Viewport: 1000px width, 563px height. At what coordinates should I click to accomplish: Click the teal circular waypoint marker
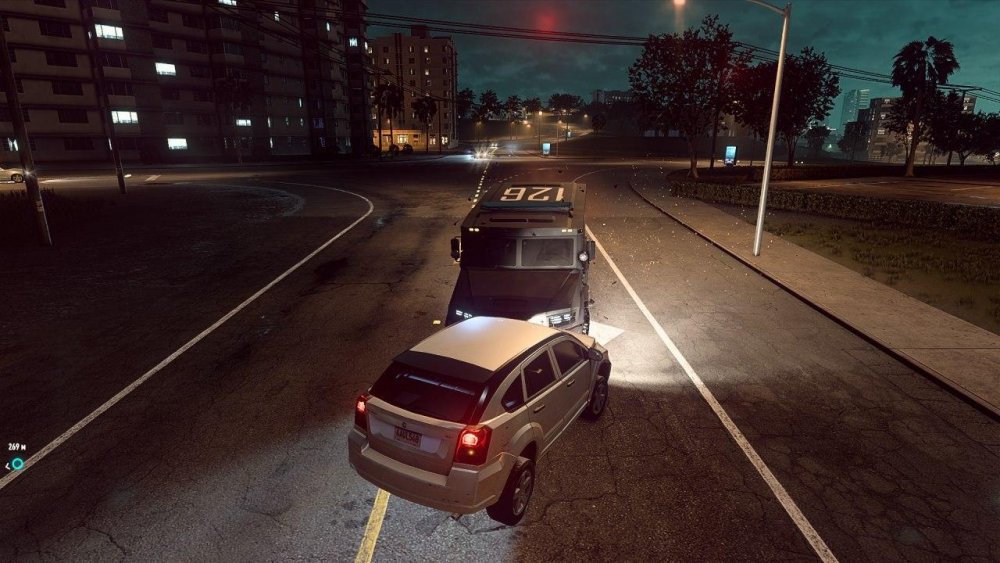click(x=17, y=463)
